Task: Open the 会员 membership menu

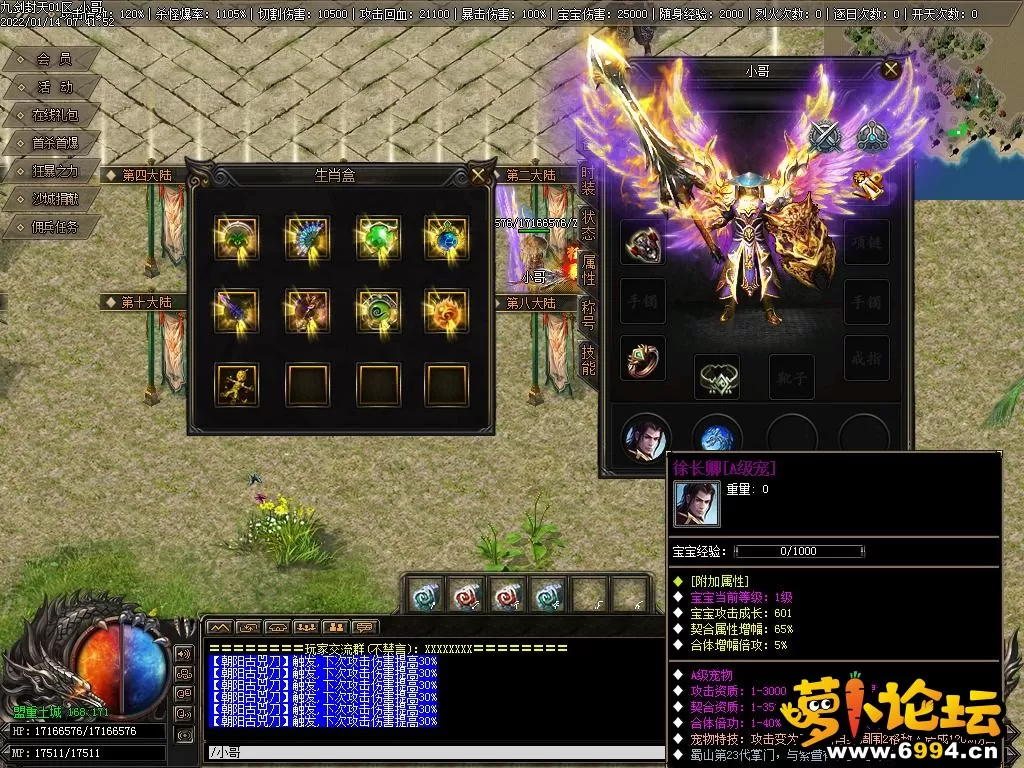Action: (x=53, y=60)
